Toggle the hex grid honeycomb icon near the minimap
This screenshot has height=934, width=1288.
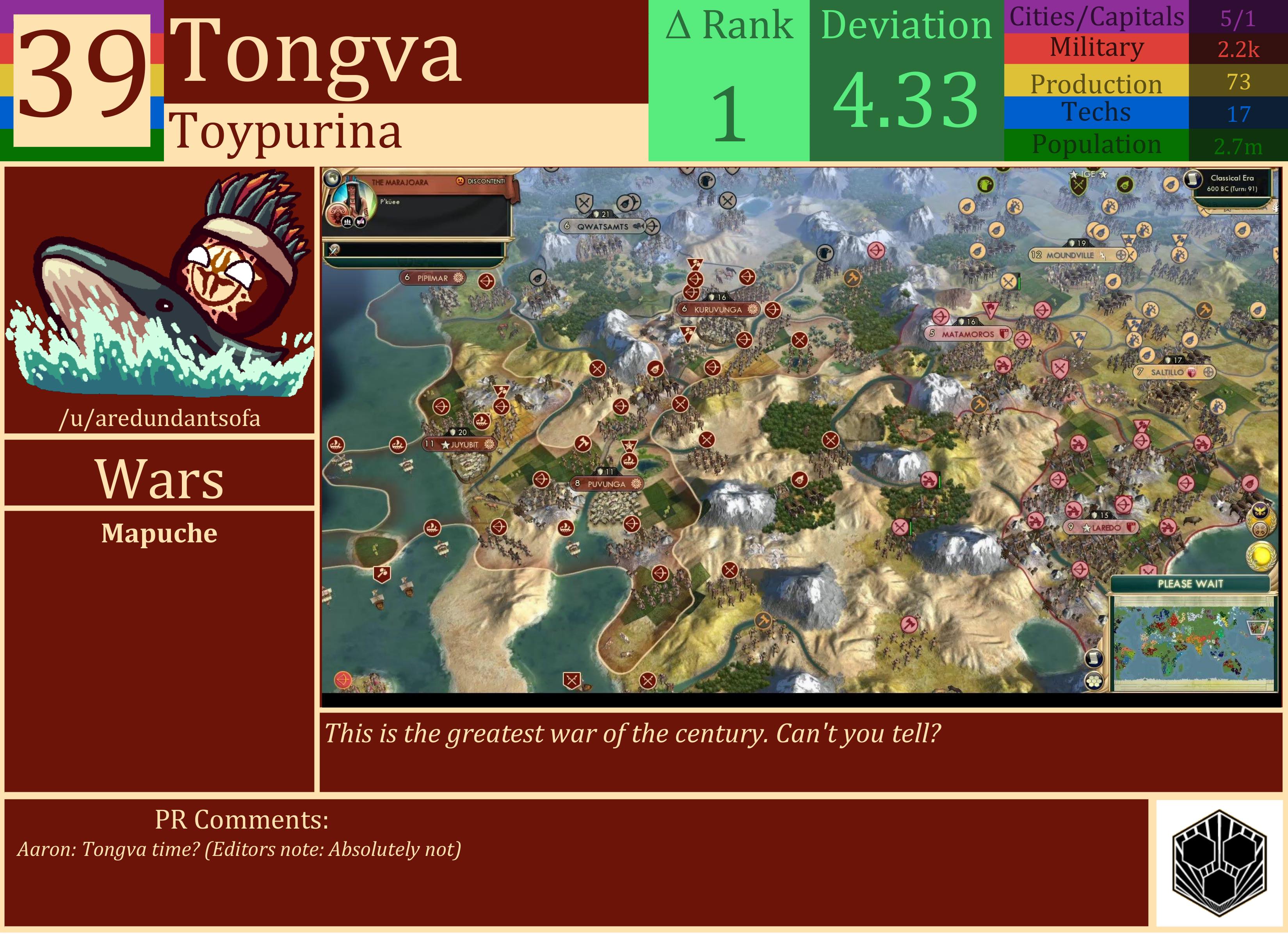[1094, 680]
